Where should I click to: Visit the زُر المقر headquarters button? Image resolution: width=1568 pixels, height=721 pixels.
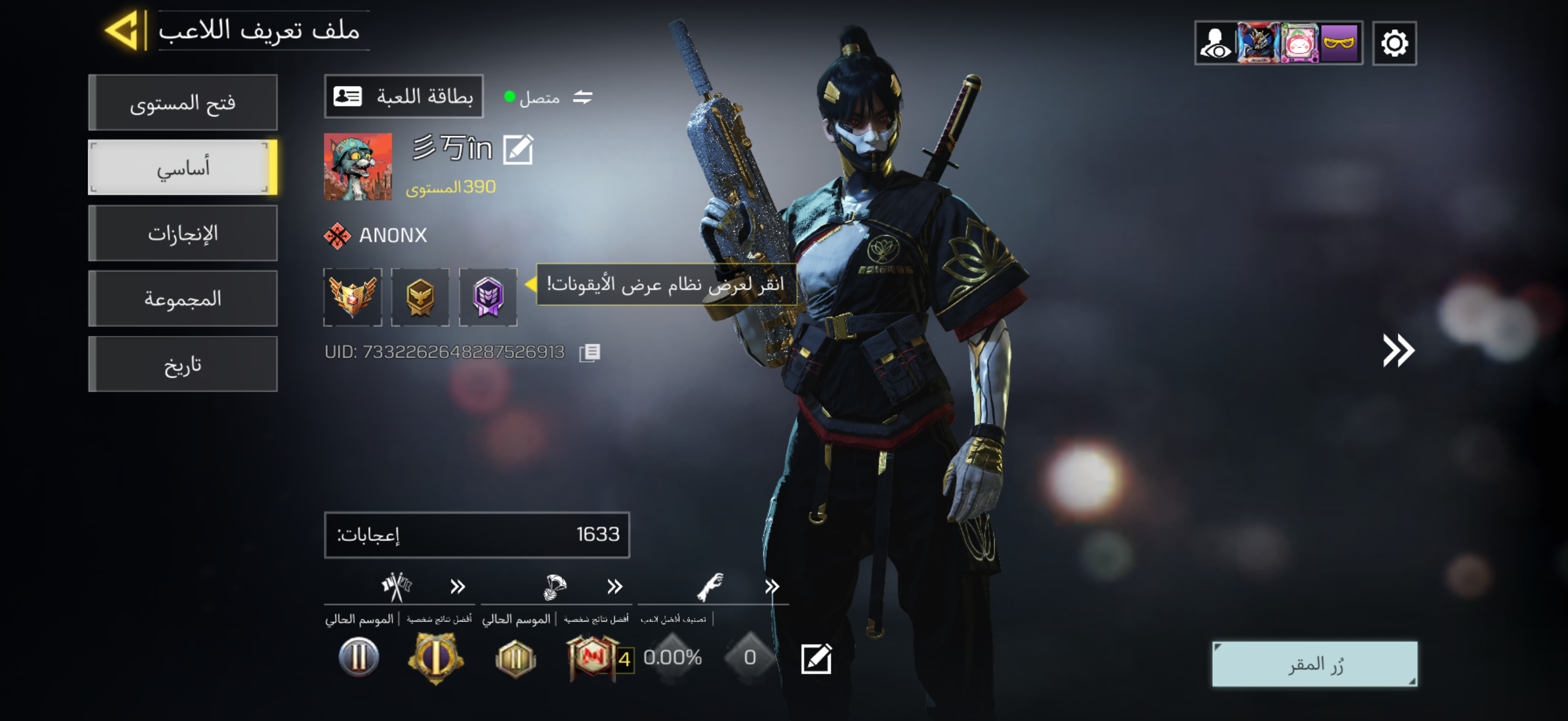[1314, 664]
